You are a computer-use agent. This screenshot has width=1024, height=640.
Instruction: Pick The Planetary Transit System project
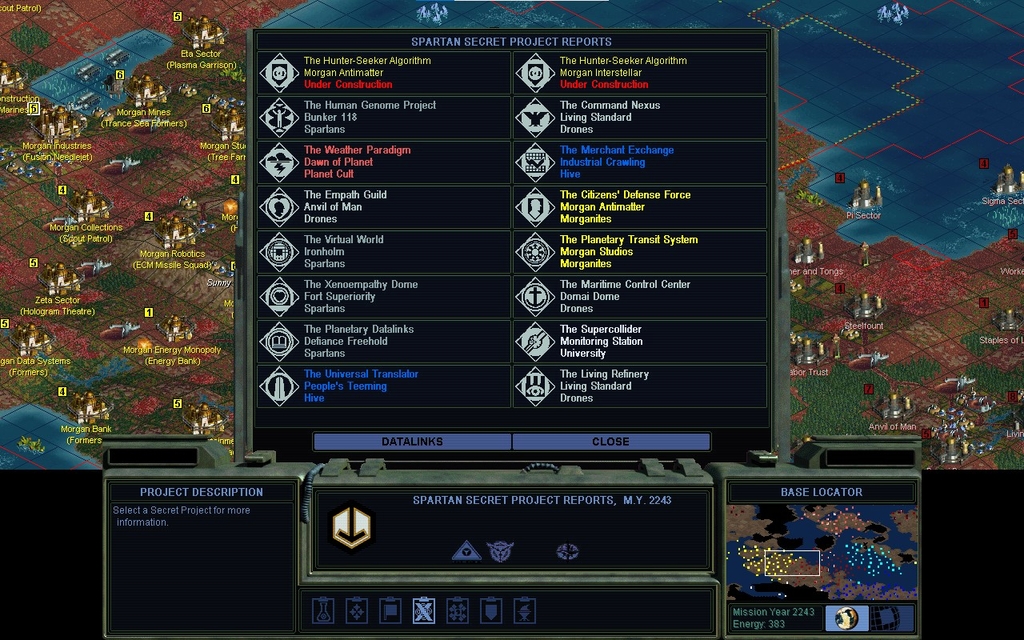(640, 252)
